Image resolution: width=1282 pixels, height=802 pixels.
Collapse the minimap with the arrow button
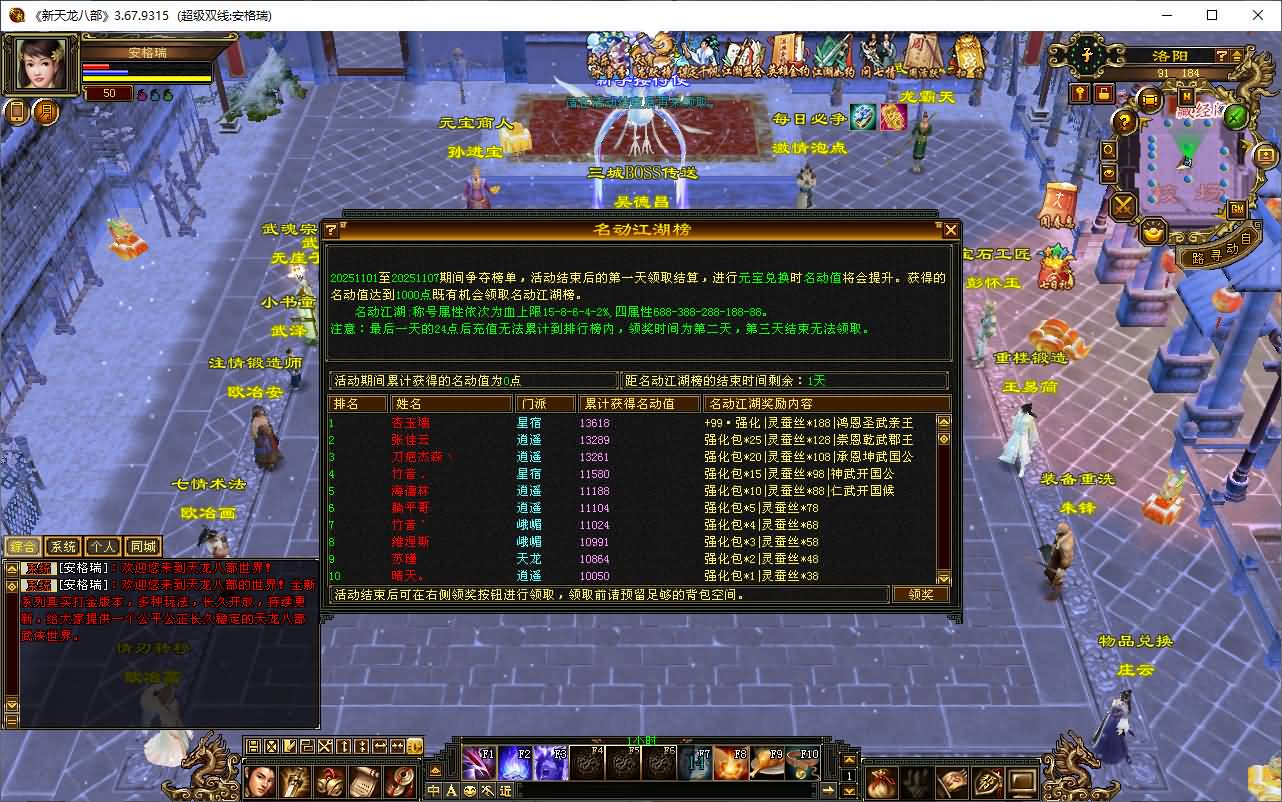click(1237, 56)
